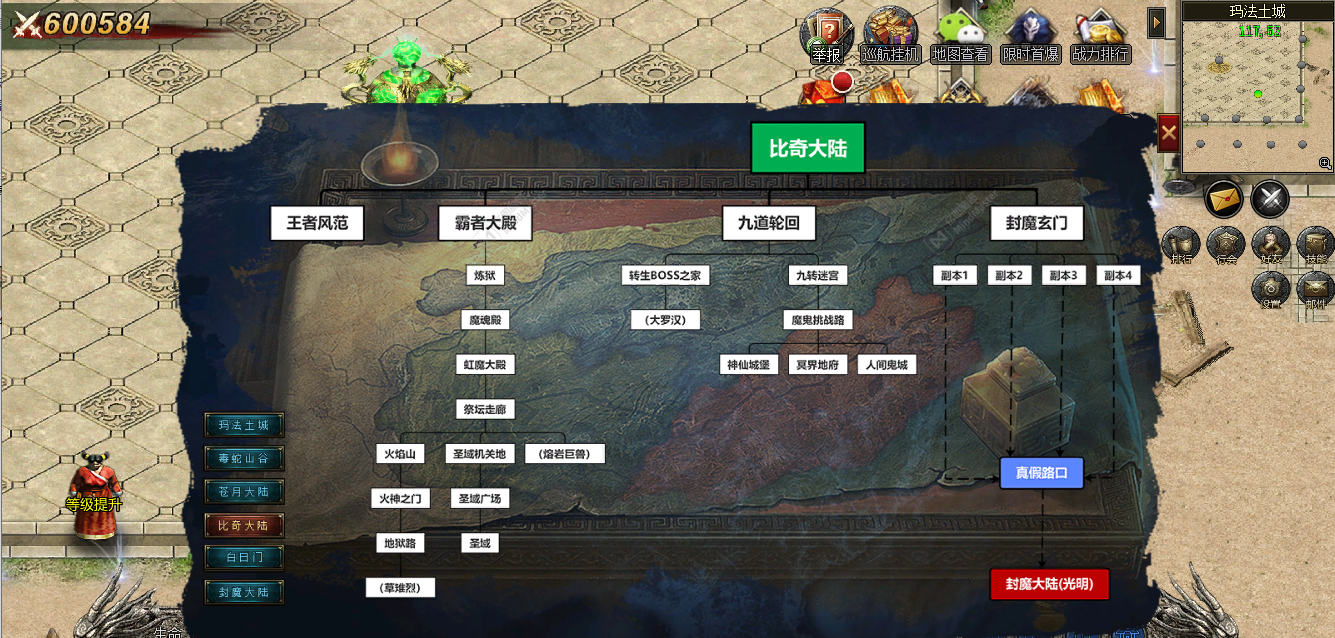Select the red 封魔大陆(光明) node
The image size is (1335, 638).
pyautogui.click(x=1049, y=584)
